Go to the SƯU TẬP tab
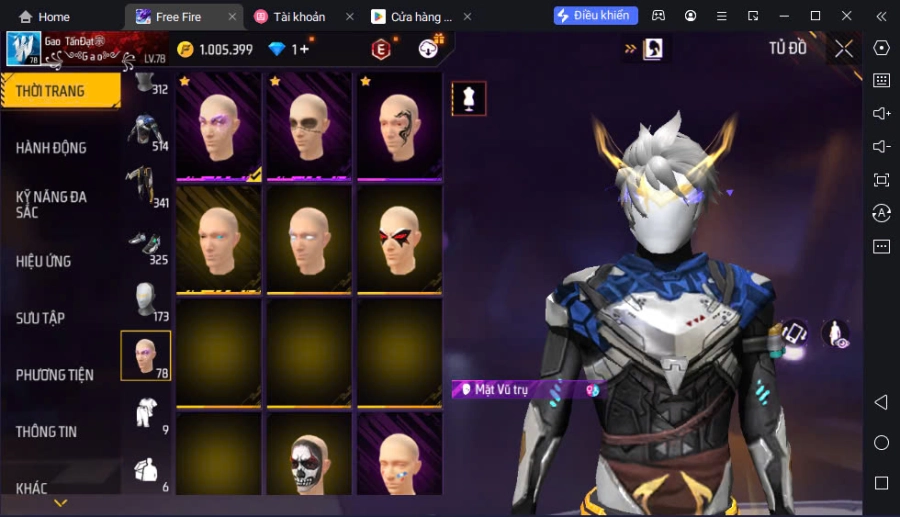 (x=41, y=318)
